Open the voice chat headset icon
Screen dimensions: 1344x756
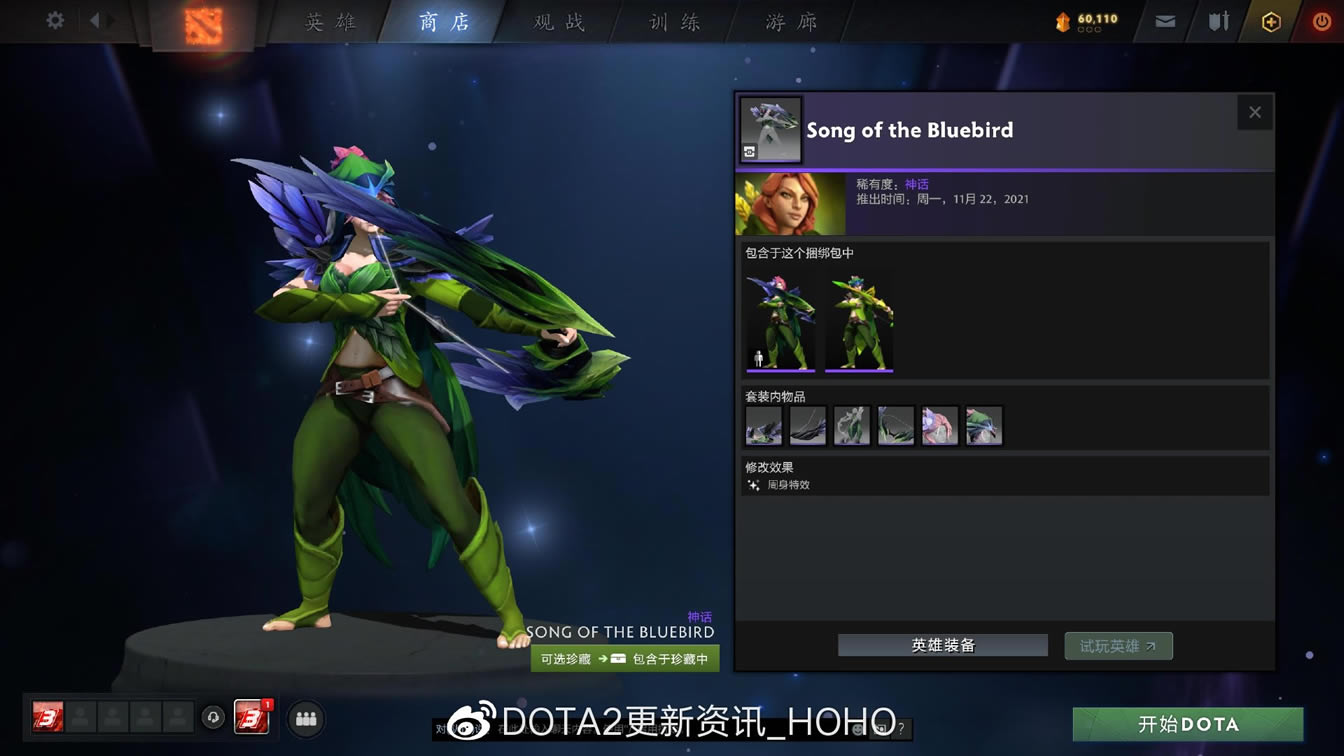(213, 719)
